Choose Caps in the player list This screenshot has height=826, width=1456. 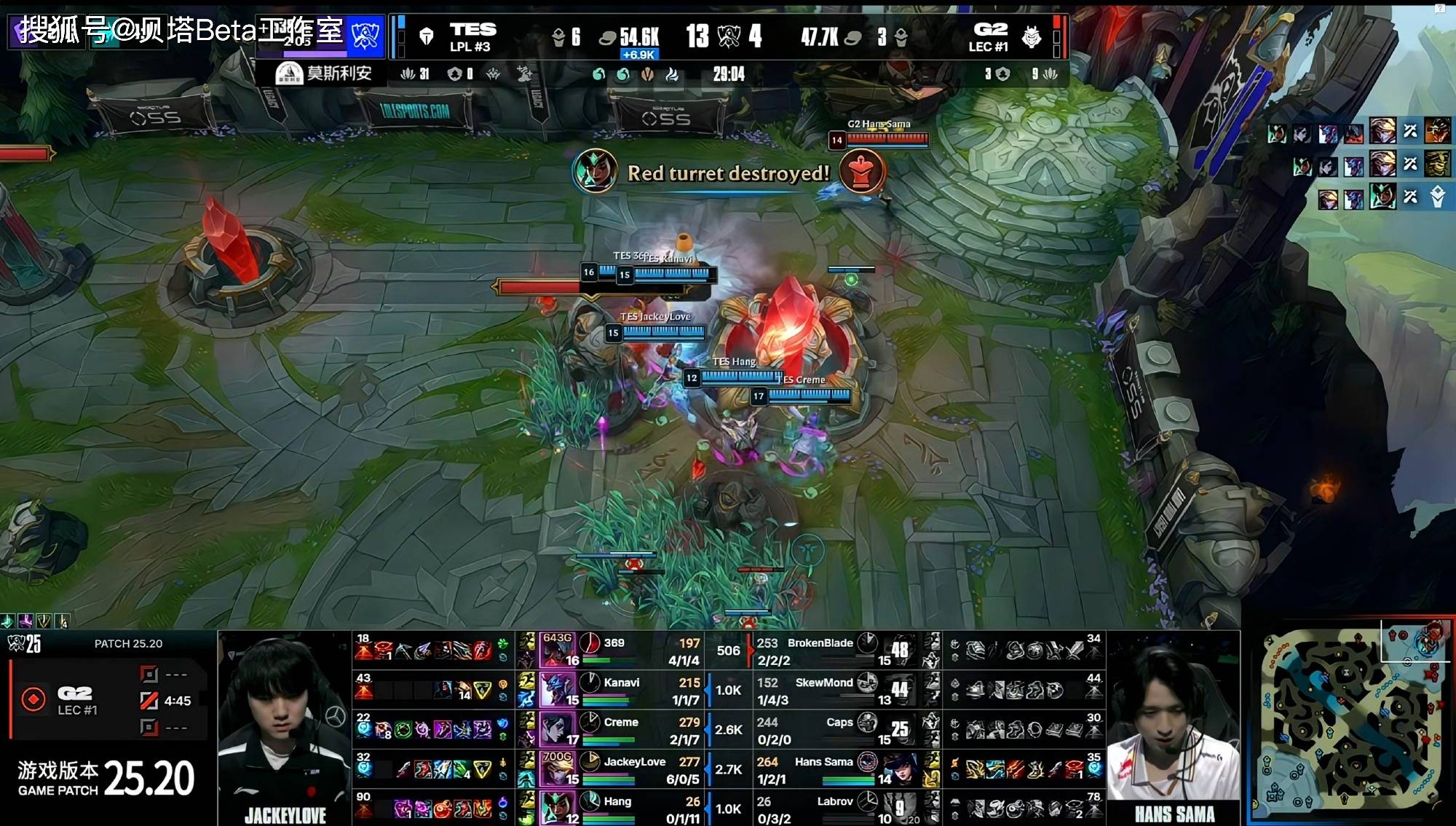(x=839, y=723)
